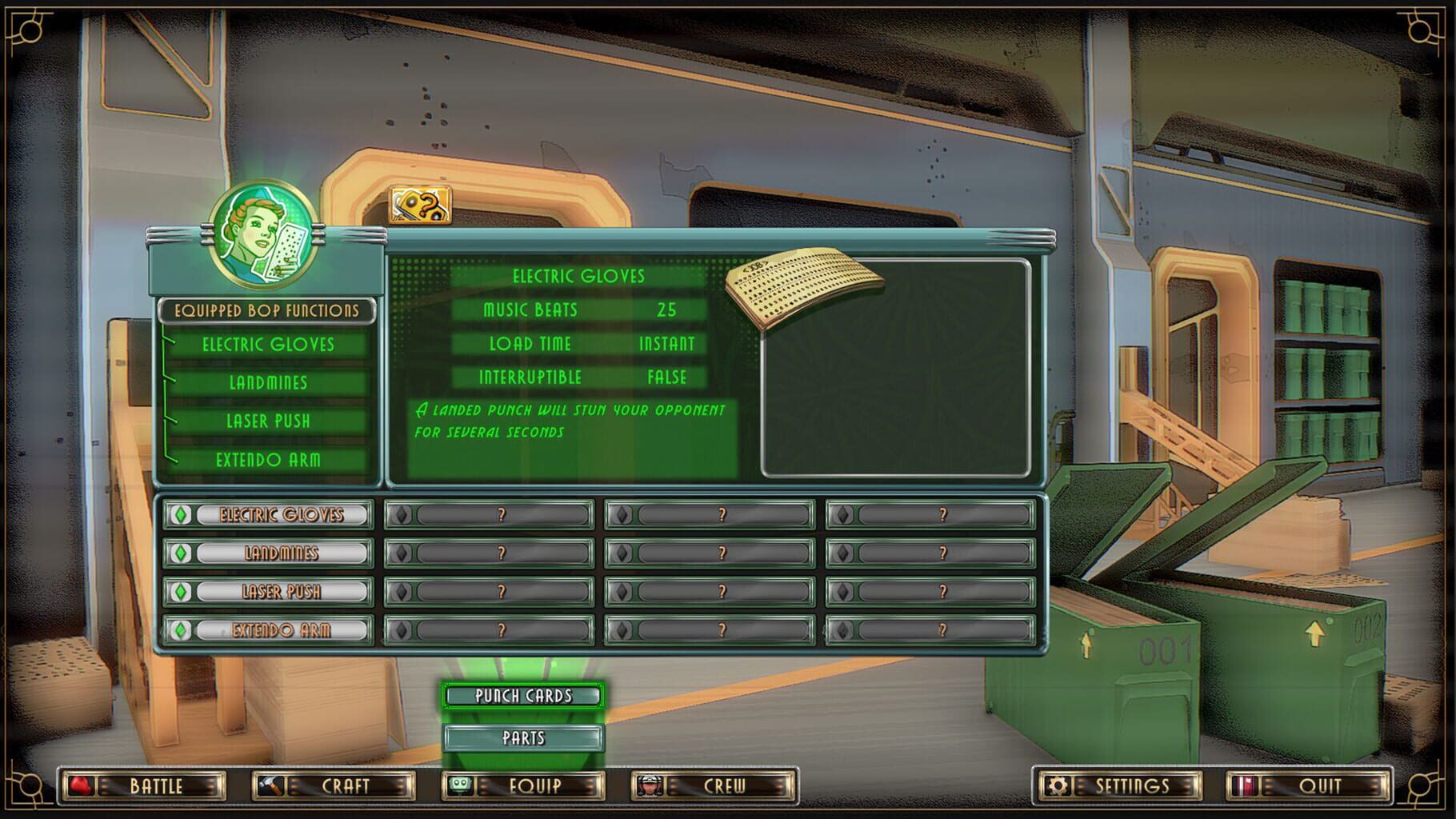The image size is (1456, 819).
Task: Switch to the Punch Cards tab
Action: (x=524, y=696)
